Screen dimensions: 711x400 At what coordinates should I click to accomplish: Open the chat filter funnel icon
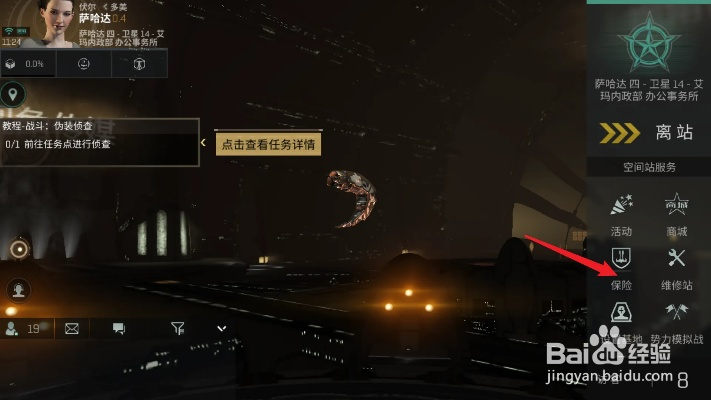pos(177,327)
